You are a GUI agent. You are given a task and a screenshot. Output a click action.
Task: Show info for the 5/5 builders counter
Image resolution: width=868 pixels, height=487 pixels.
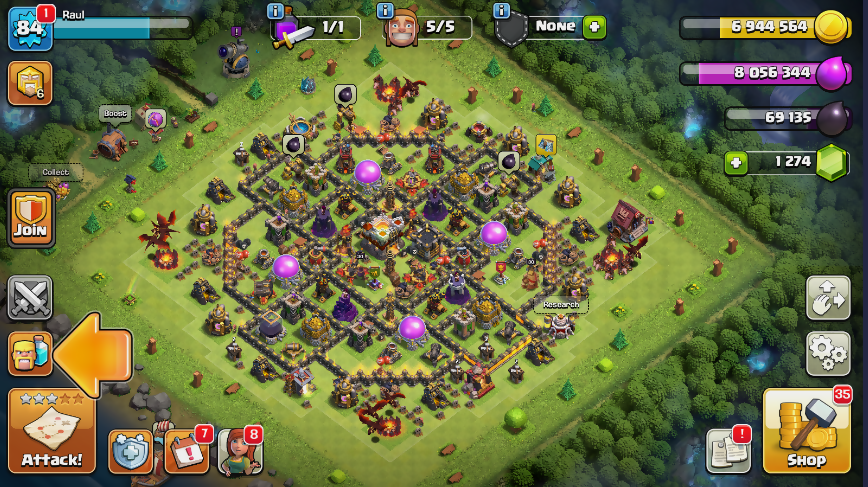[385, 11]
